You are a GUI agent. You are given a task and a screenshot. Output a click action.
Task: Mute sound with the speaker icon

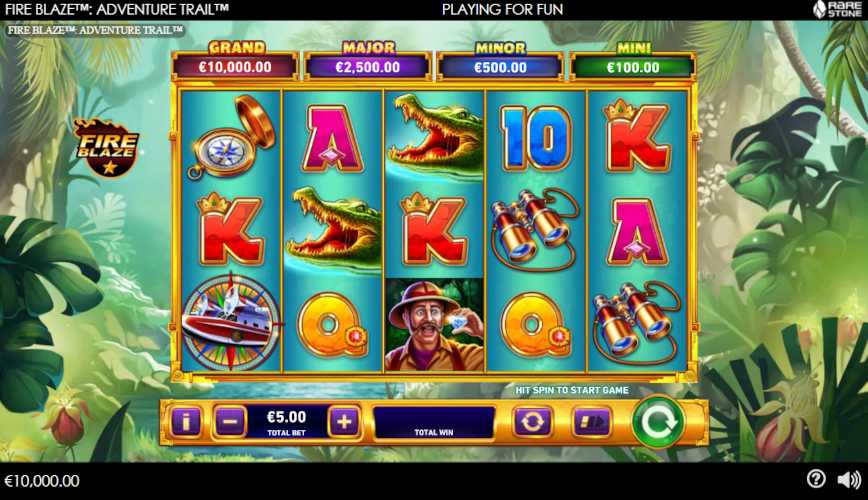(x=848, y=479)
